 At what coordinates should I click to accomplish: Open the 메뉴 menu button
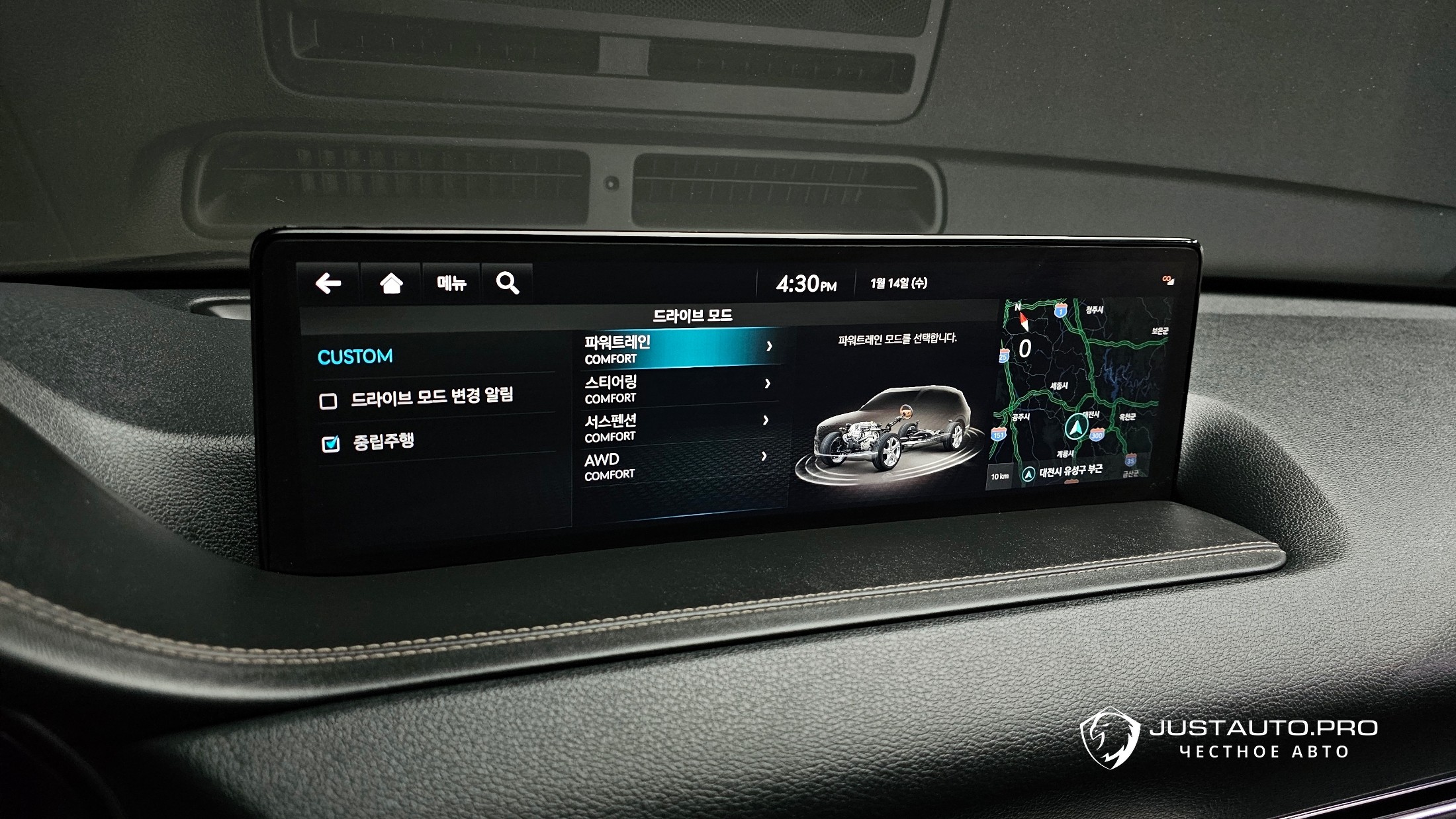[451, 284]
